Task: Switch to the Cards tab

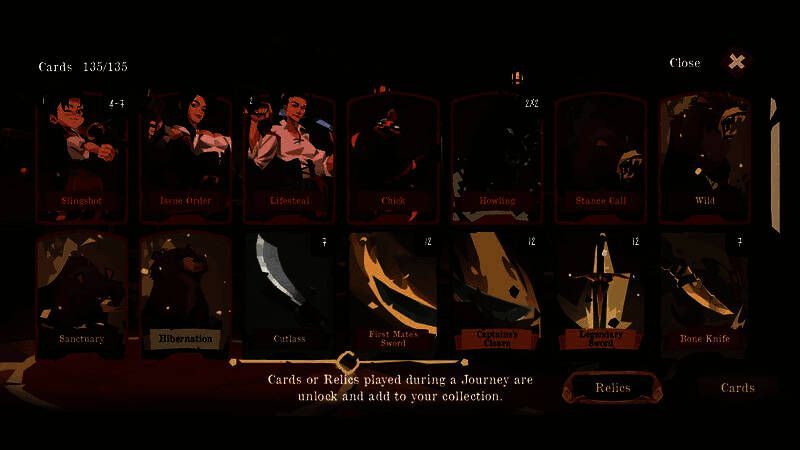Action: [x=737, y=388]
